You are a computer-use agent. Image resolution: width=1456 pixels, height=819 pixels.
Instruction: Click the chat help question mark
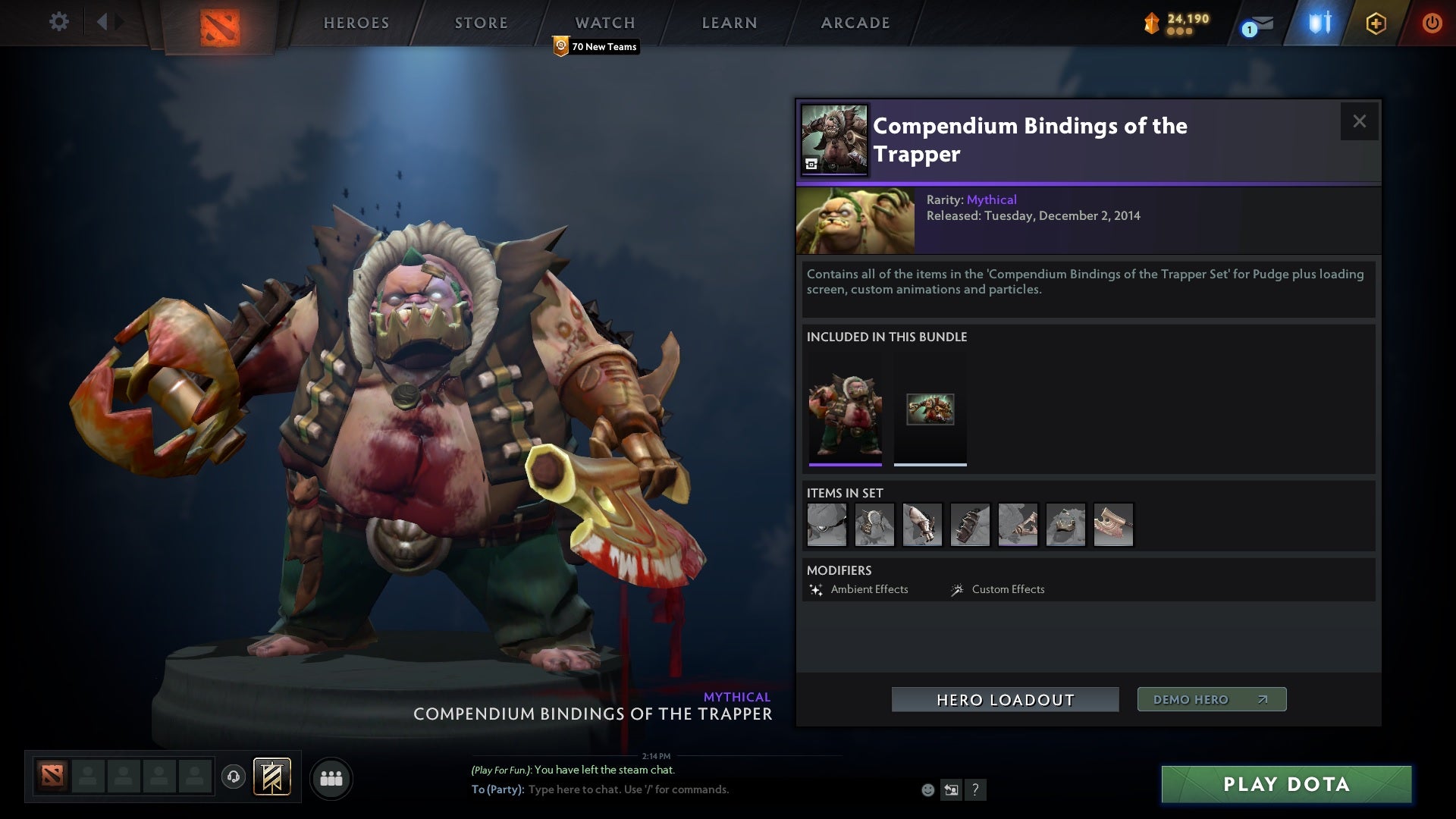(x=975, y=790)
